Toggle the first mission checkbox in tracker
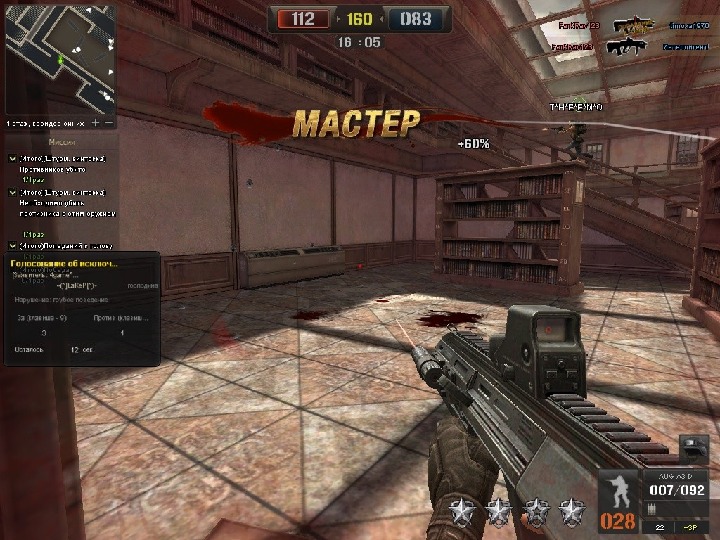This screenshot has width=720, height=540. coord(13,159)
